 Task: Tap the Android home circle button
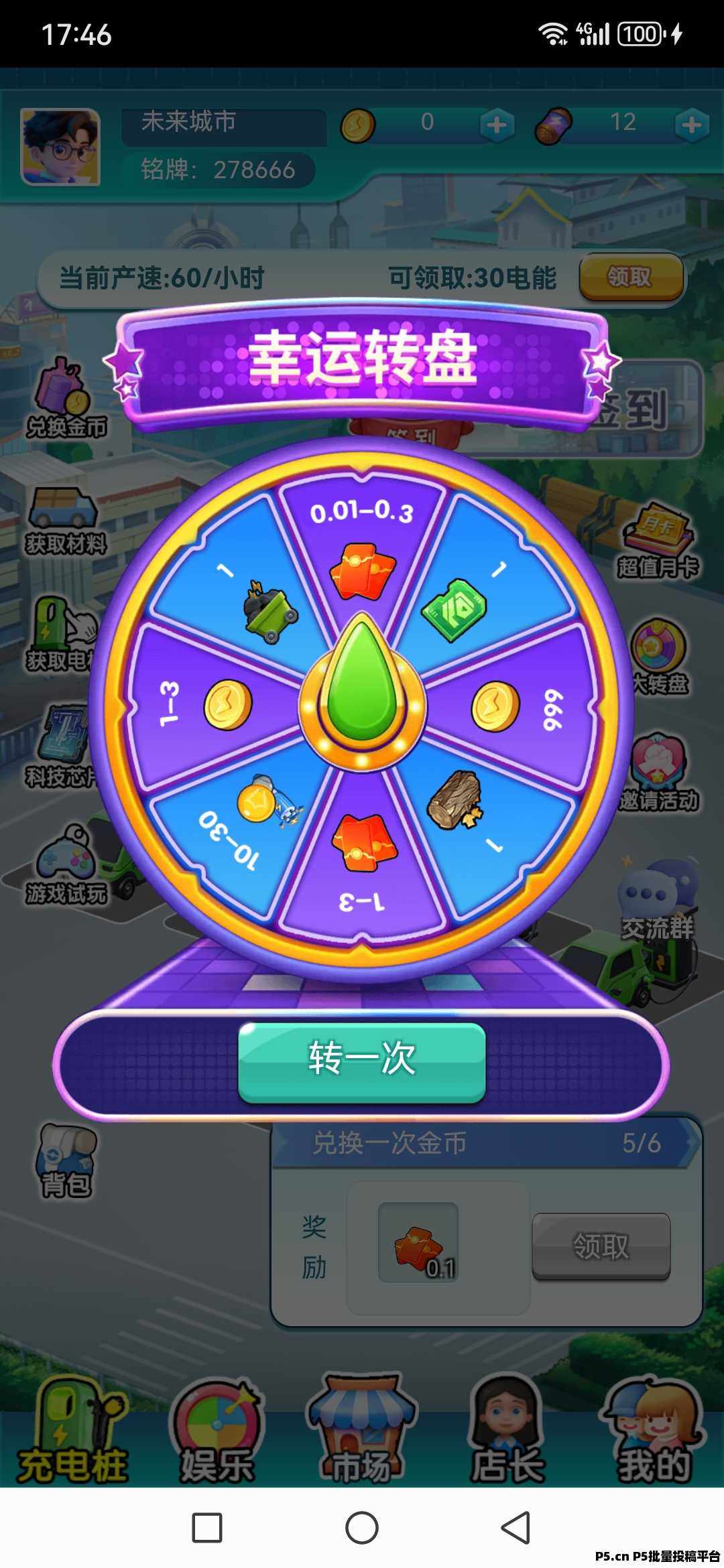[362, 1528]
